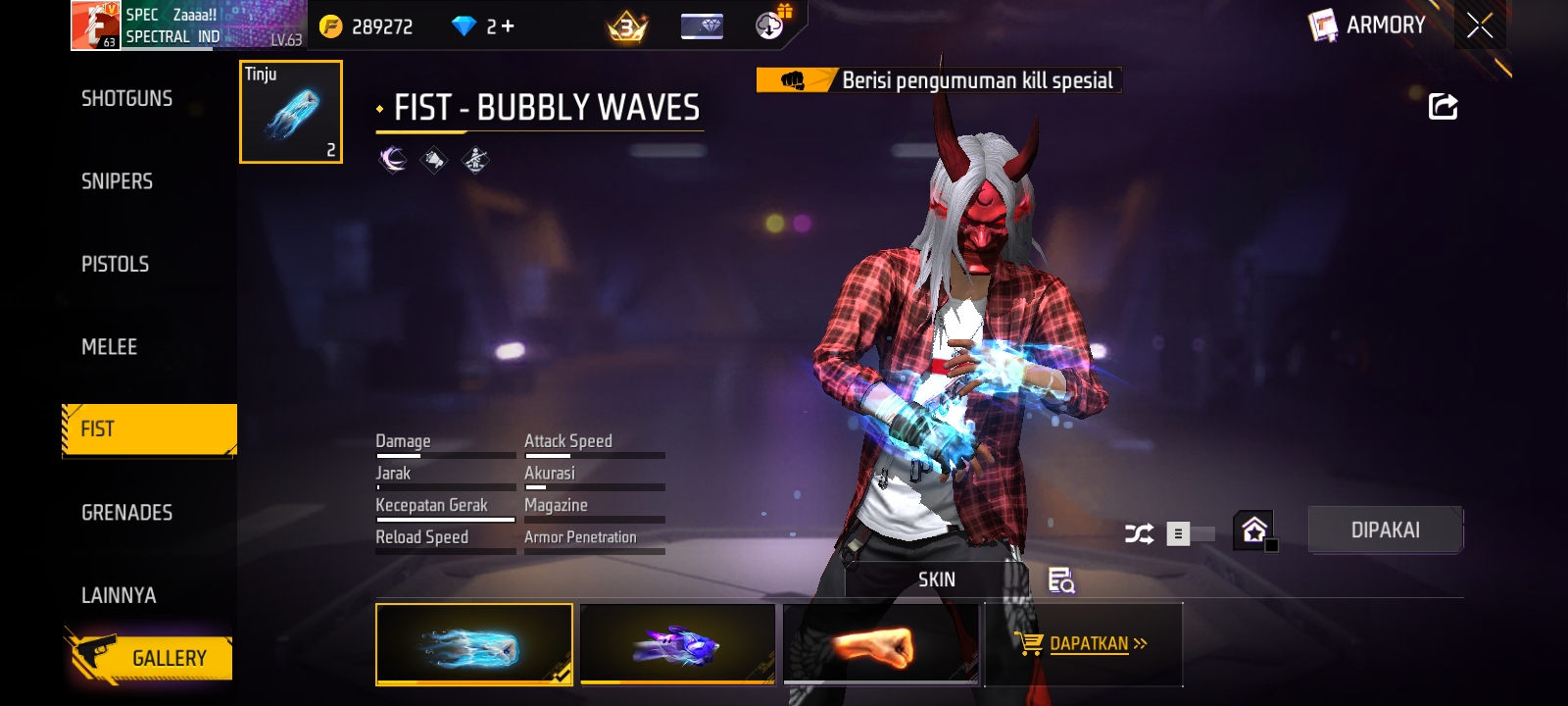The height and width of the screenshot is (706, 1568).
Task: Share the weapon skin preview
Action: click(x=1443, y=106)
